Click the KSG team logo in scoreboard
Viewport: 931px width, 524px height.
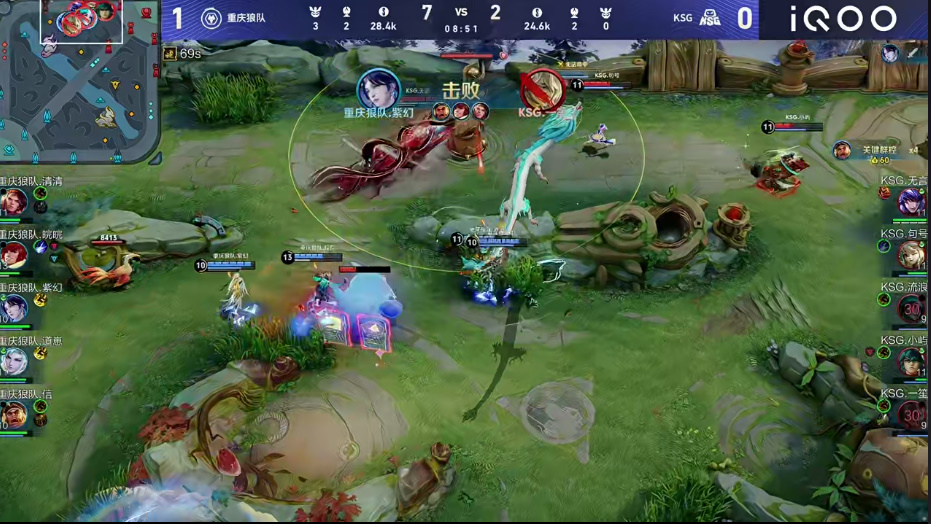(710, 18)
